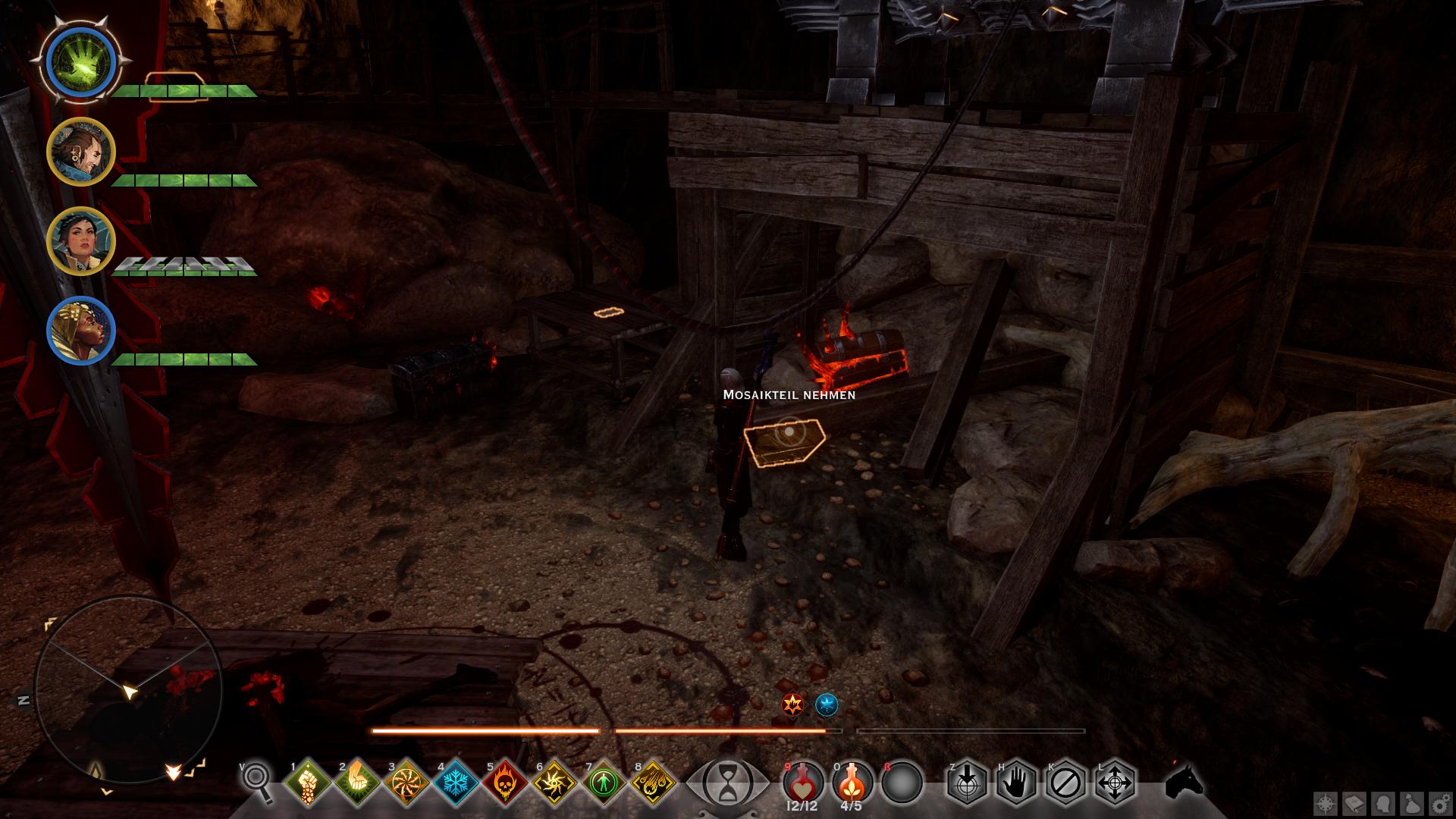
Task: Drink the red heart health potion
Action: [803, 781]
